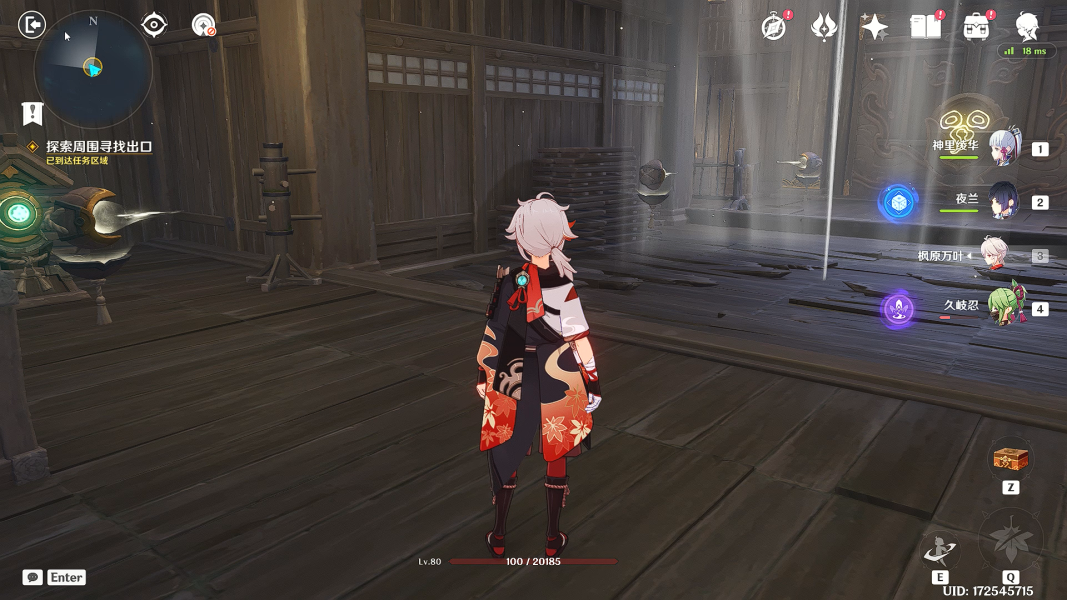Image resolution: width=1067 pixels, height=600 pixels.
Task: Open the Paimon menu character icon
Action: 1027,26
